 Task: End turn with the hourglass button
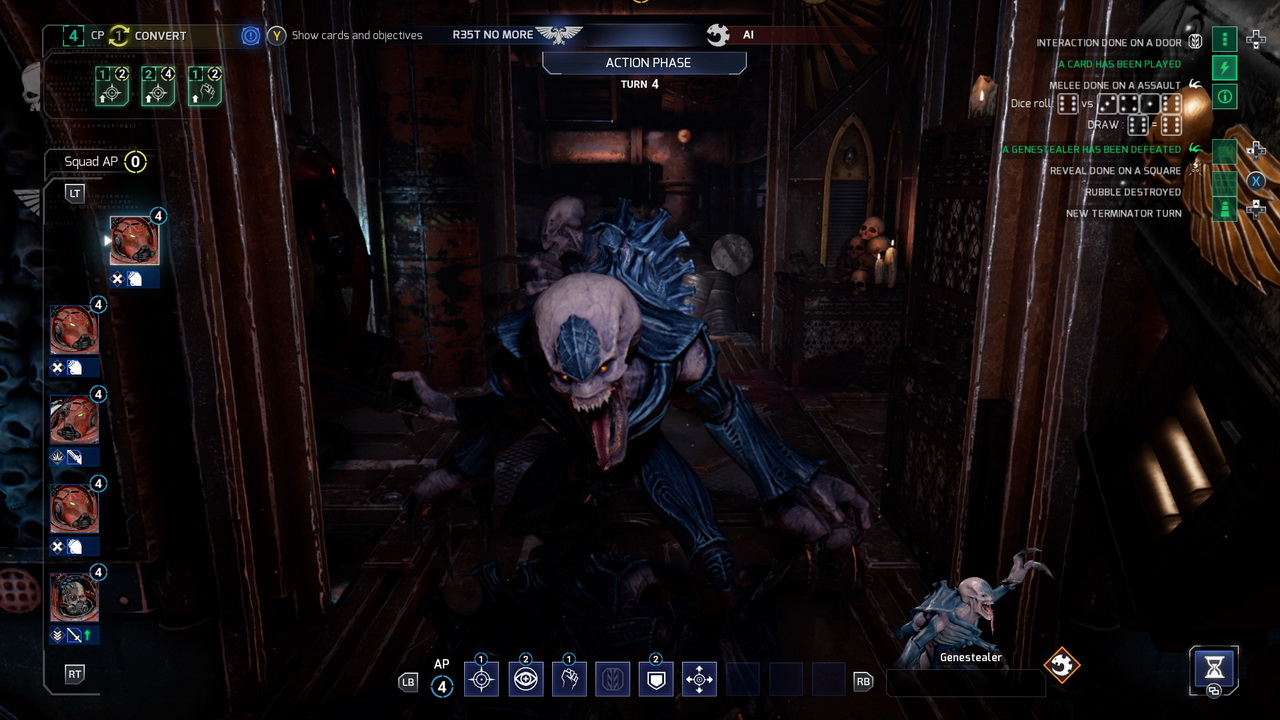coord(1214,667)
